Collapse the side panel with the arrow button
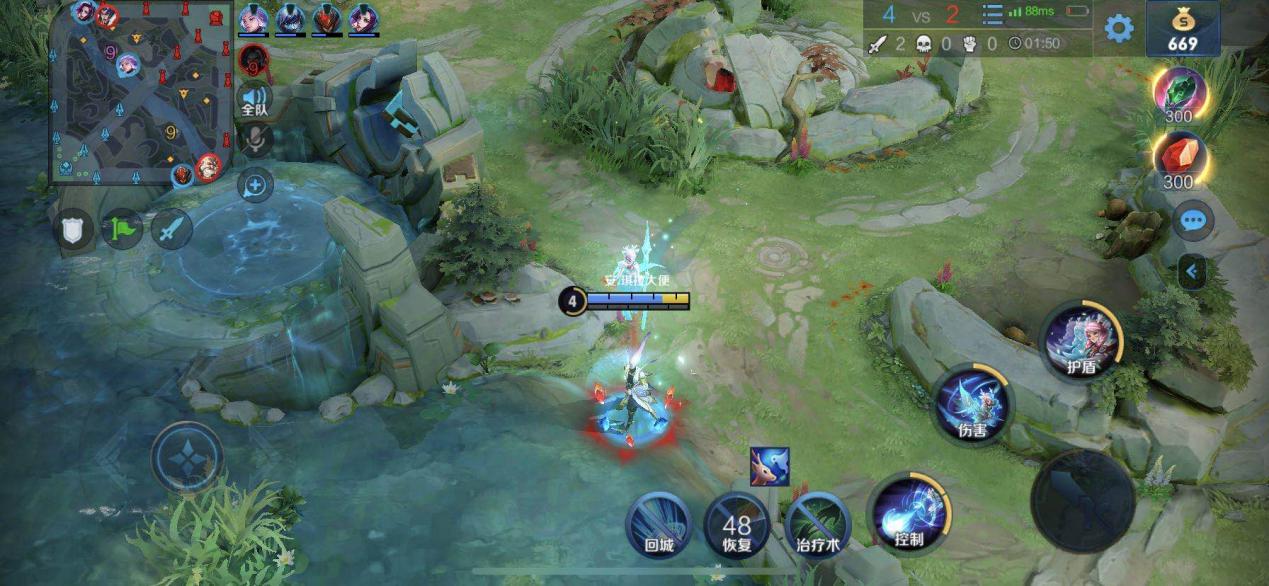The width and height of the screenshot is (1269, 586). 1191,270
